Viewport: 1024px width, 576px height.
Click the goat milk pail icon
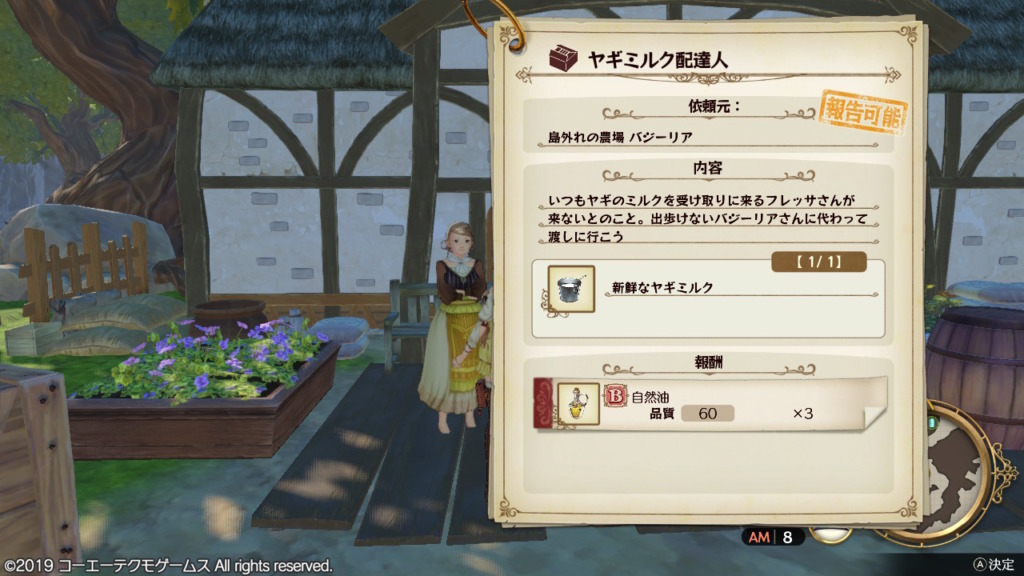pyautogui.click(x=571, y=288)
